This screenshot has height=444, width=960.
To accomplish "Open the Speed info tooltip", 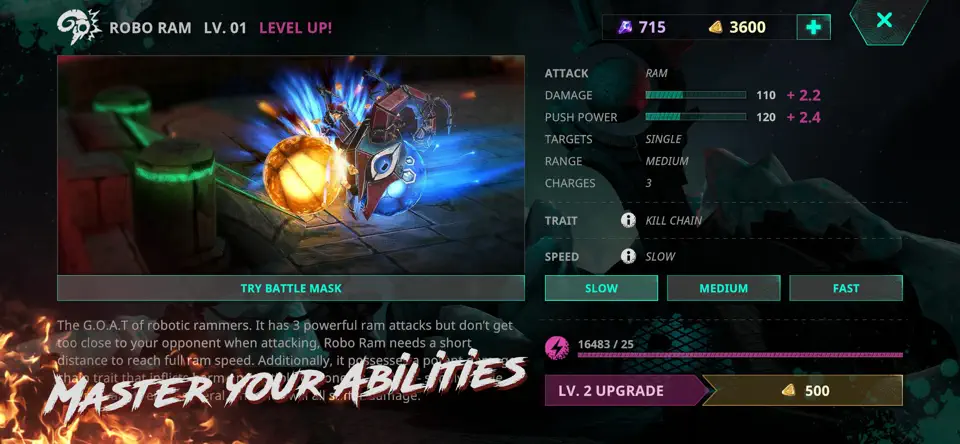I will coord(628,256).
